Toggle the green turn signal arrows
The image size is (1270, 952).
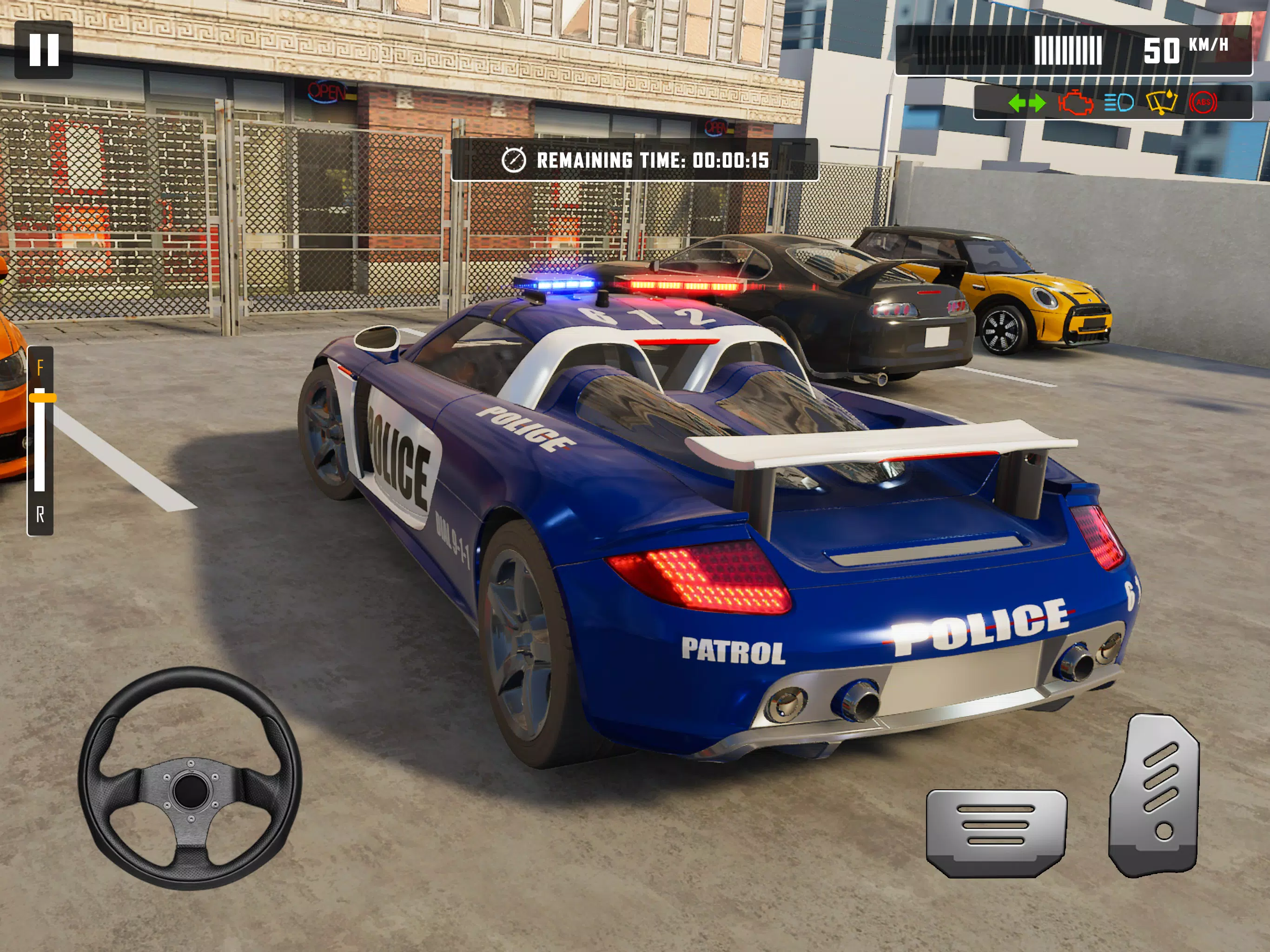(x=1026, y=103)
